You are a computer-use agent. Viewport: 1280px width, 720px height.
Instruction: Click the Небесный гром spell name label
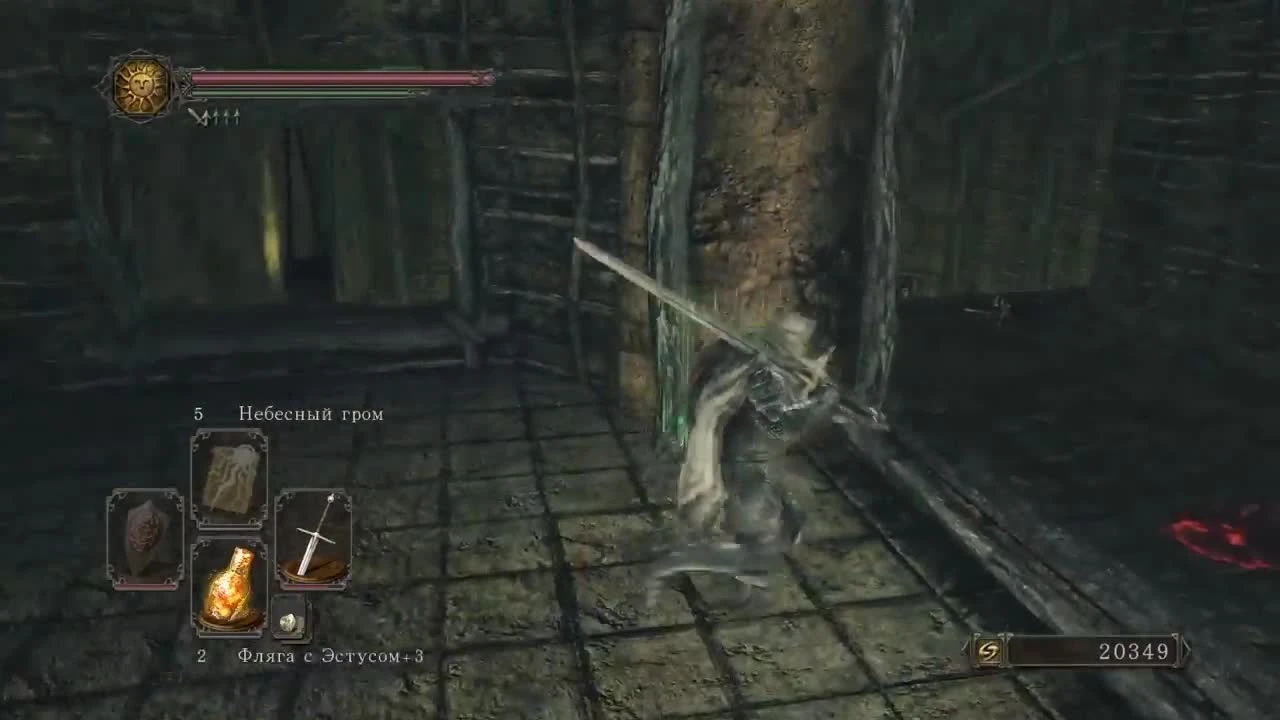coord(310,413)
